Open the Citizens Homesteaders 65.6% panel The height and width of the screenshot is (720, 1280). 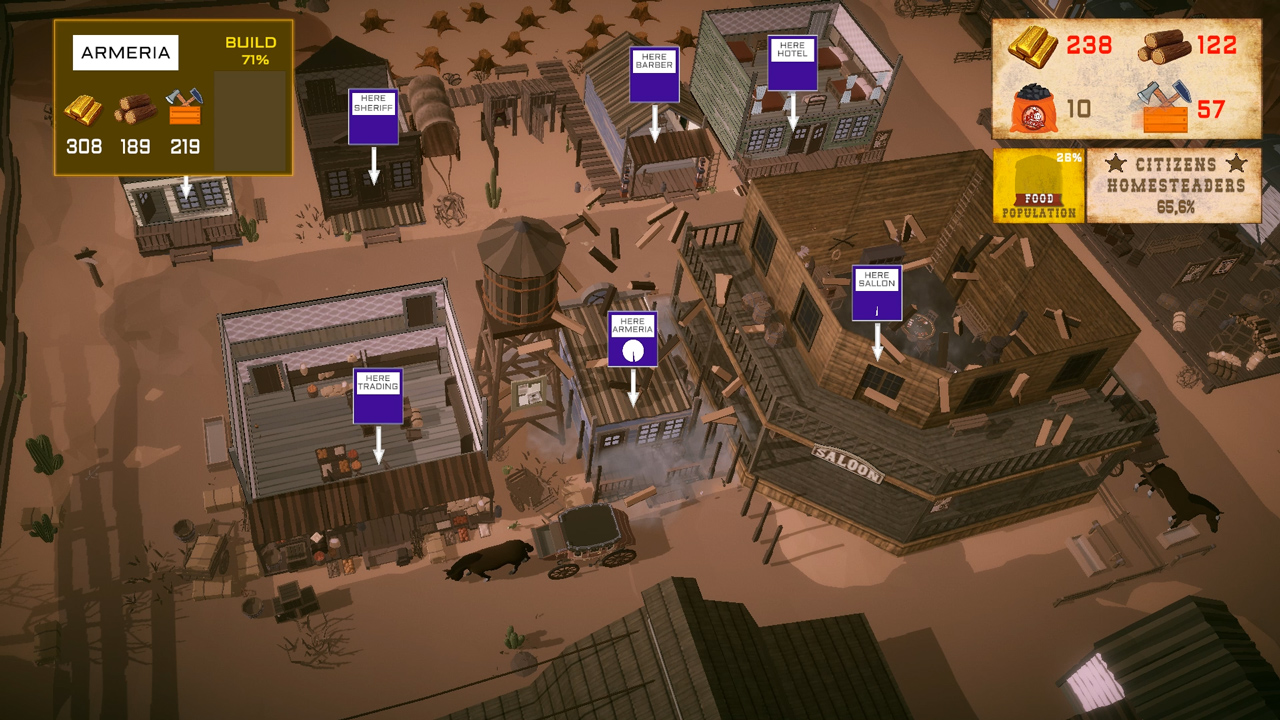1176,186
